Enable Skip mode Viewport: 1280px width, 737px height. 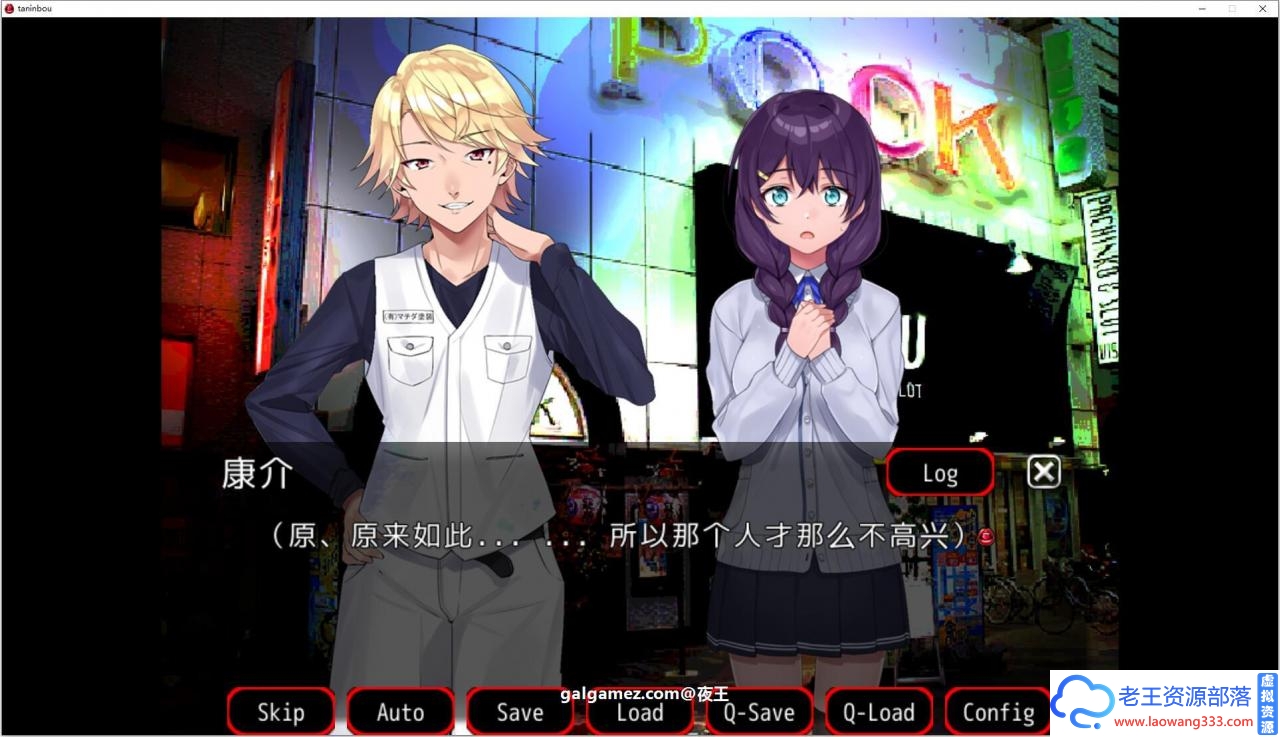(280, 712)
